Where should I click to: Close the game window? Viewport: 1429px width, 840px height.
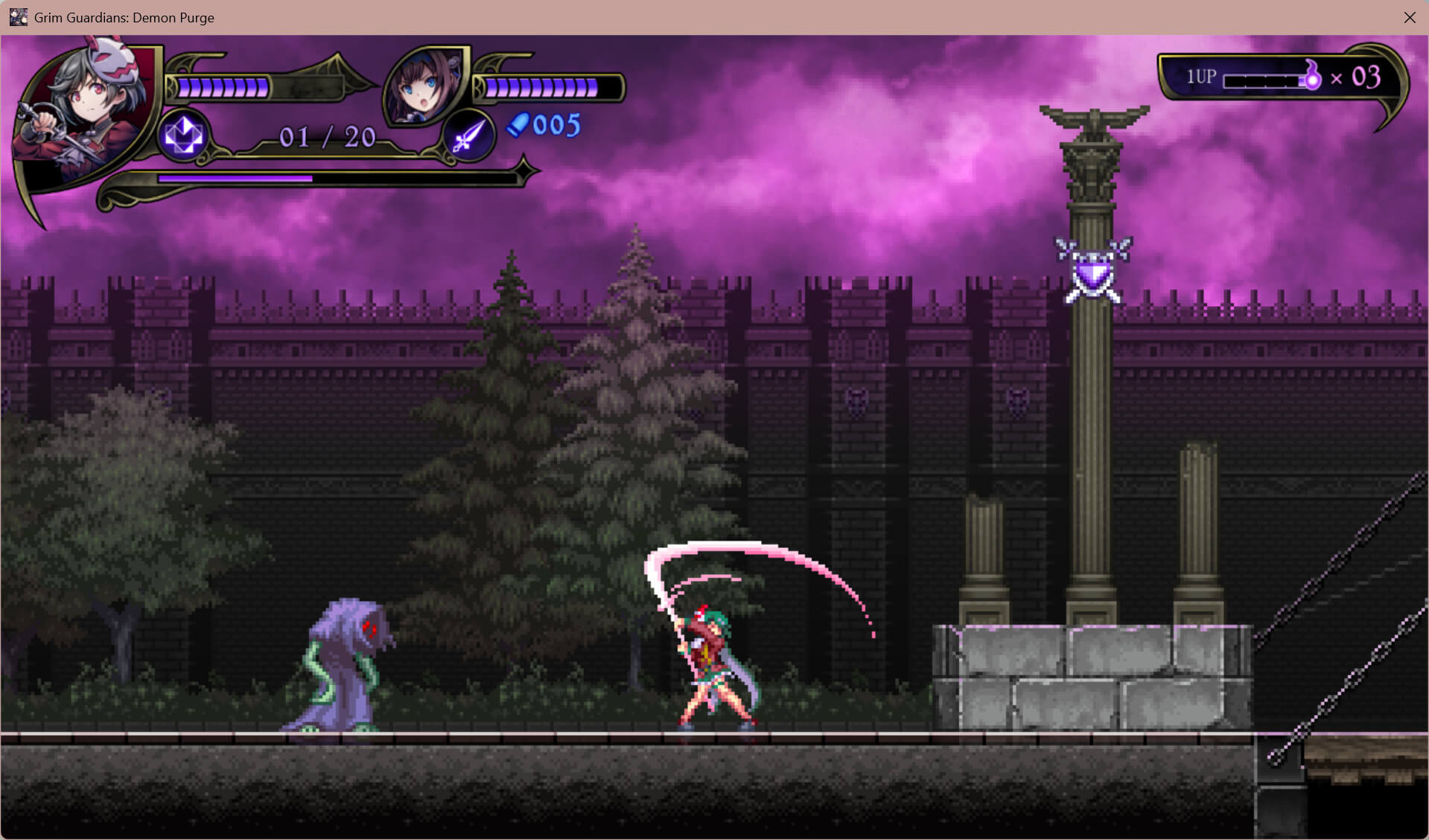point(1409,17)
